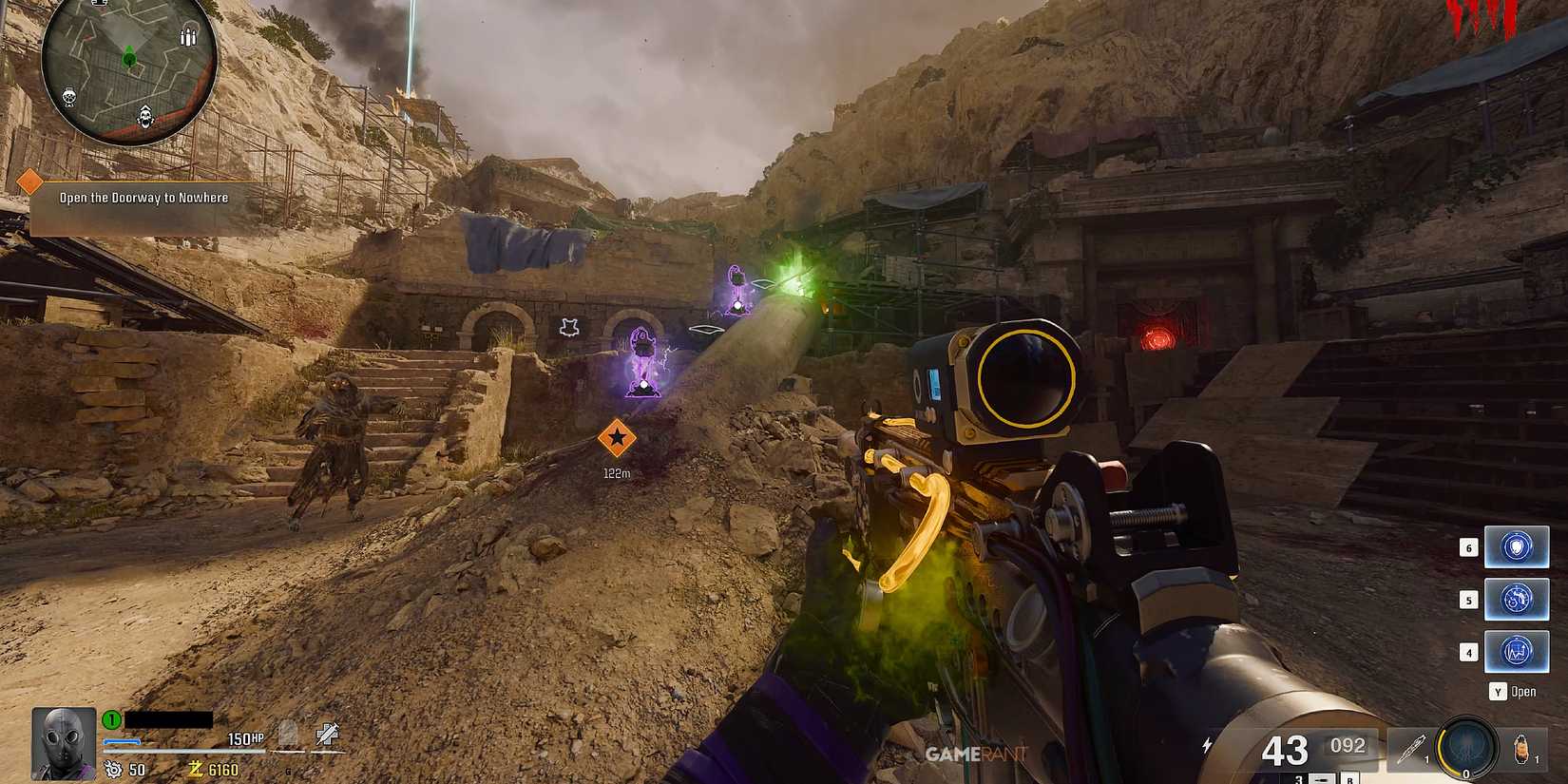Viewport: 1568px width, 784px height.
Task: Click the 122m waypoint diamond marker
Action: (619, 439)
